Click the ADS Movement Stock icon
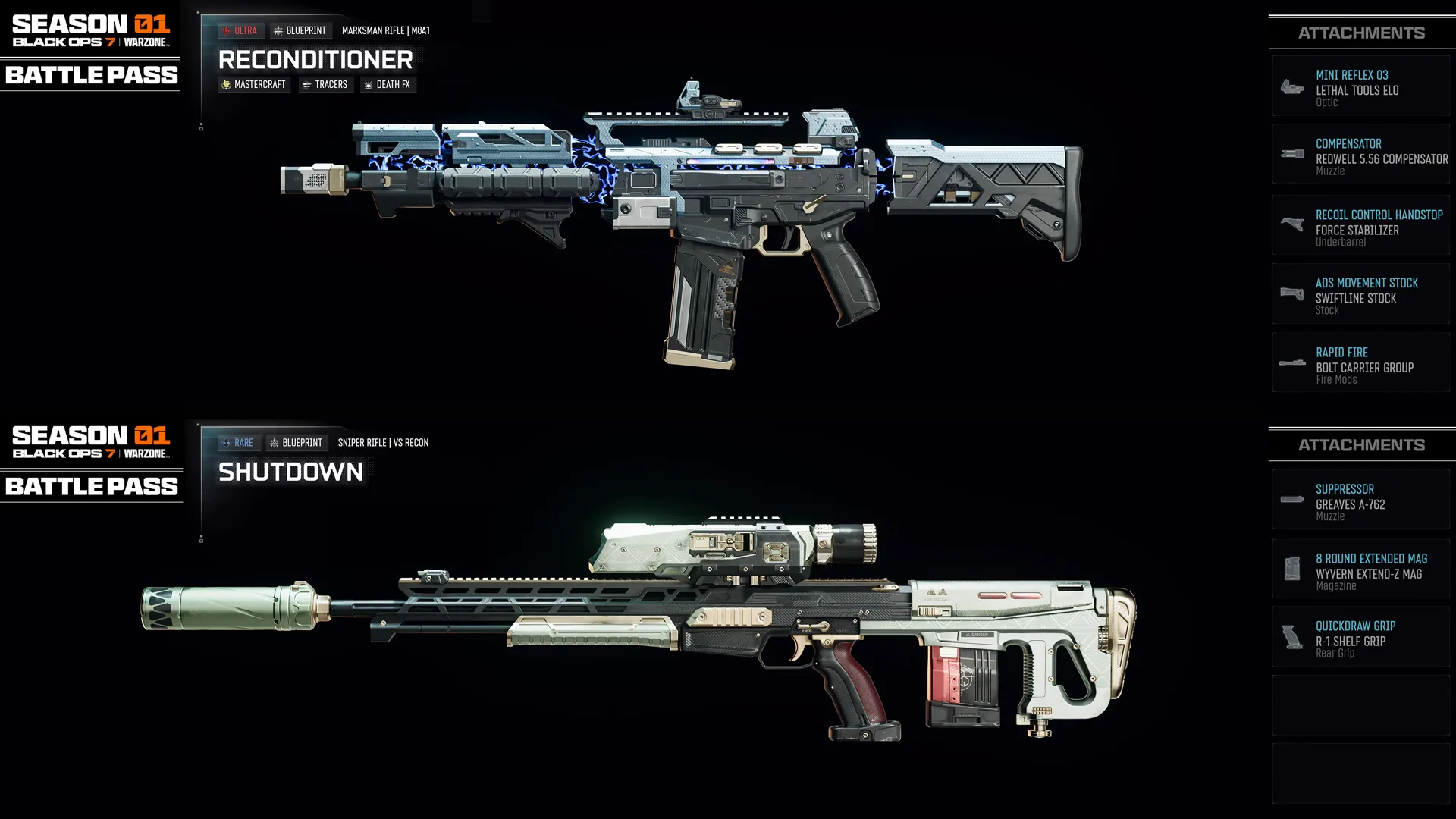1456x819 pixels. [x=1291, y=294]
